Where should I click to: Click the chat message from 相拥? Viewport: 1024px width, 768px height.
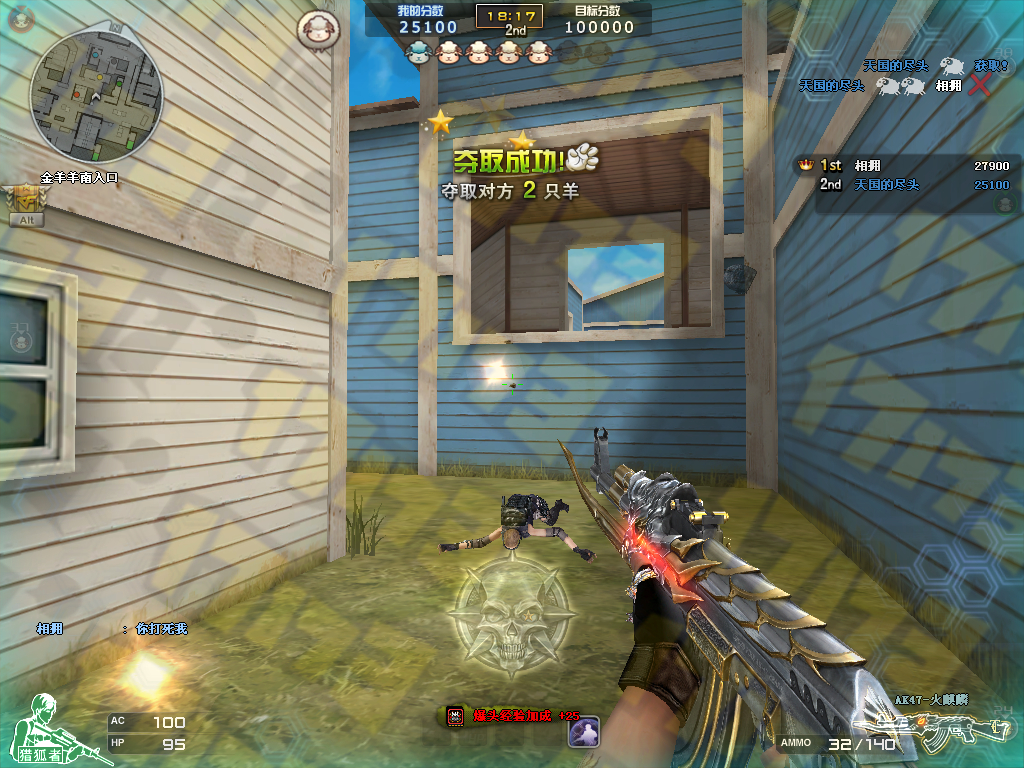click(112, 629)
